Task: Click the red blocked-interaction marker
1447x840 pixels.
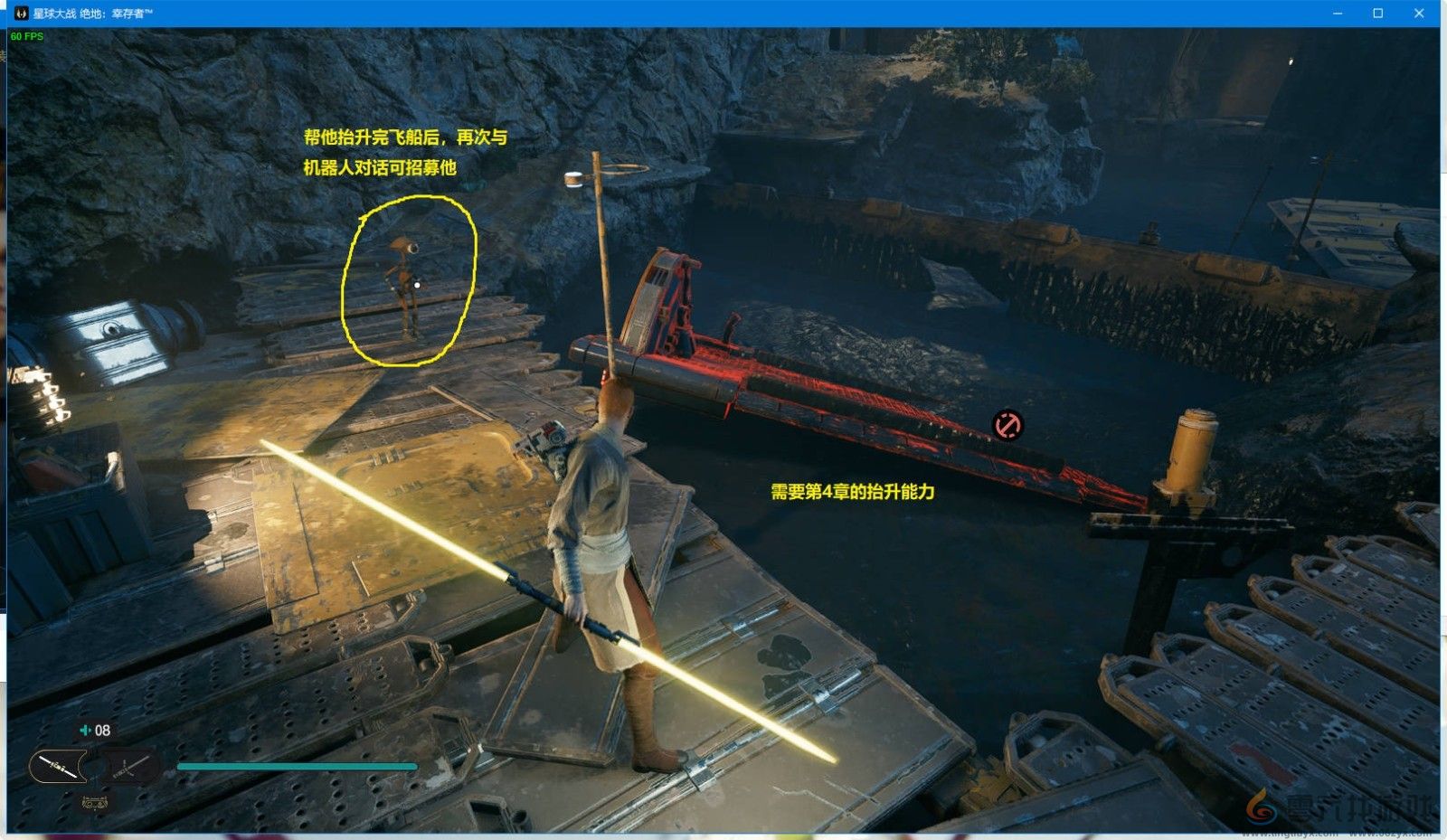Action: [1007, 424]
